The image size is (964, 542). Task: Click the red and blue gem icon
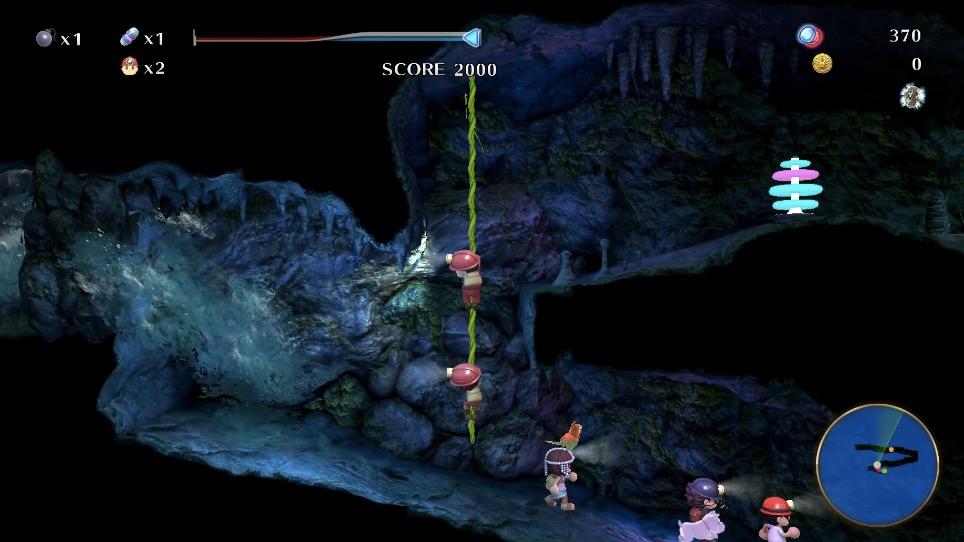809,37
